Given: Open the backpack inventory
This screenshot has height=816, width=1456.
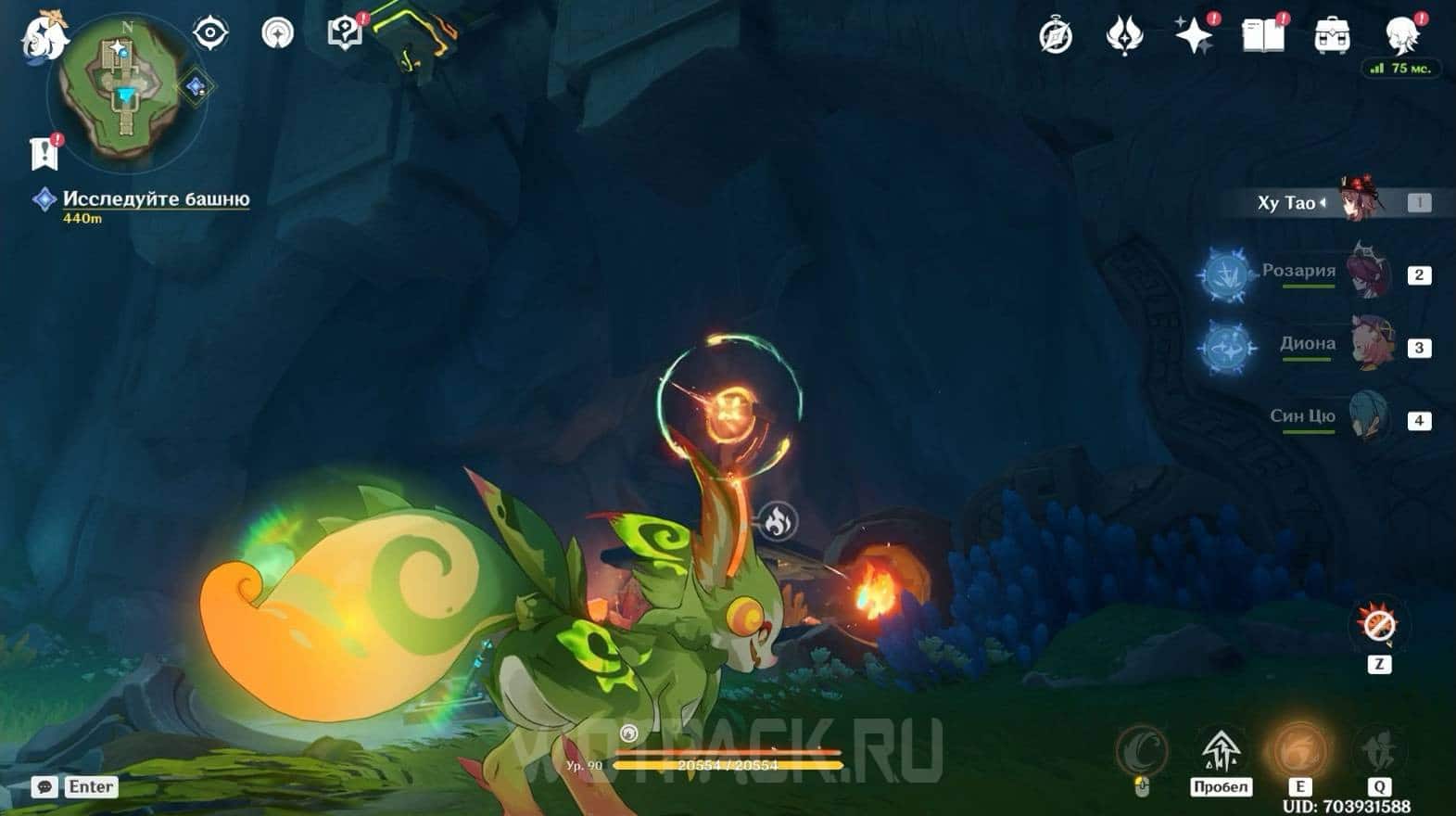Looking at the screenshot, I should (1332, 36).
